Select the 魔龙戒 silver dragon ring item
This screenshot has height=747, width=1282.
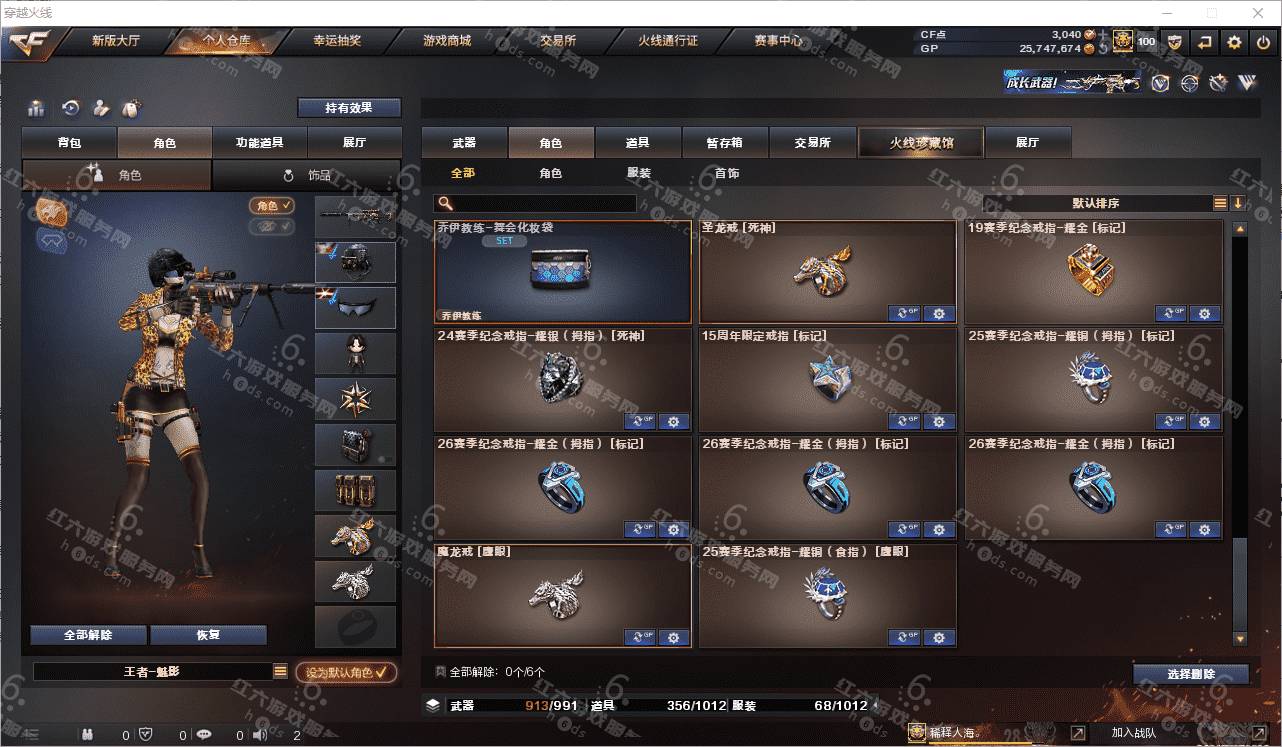pyautogui.click(x=562, y=595)
